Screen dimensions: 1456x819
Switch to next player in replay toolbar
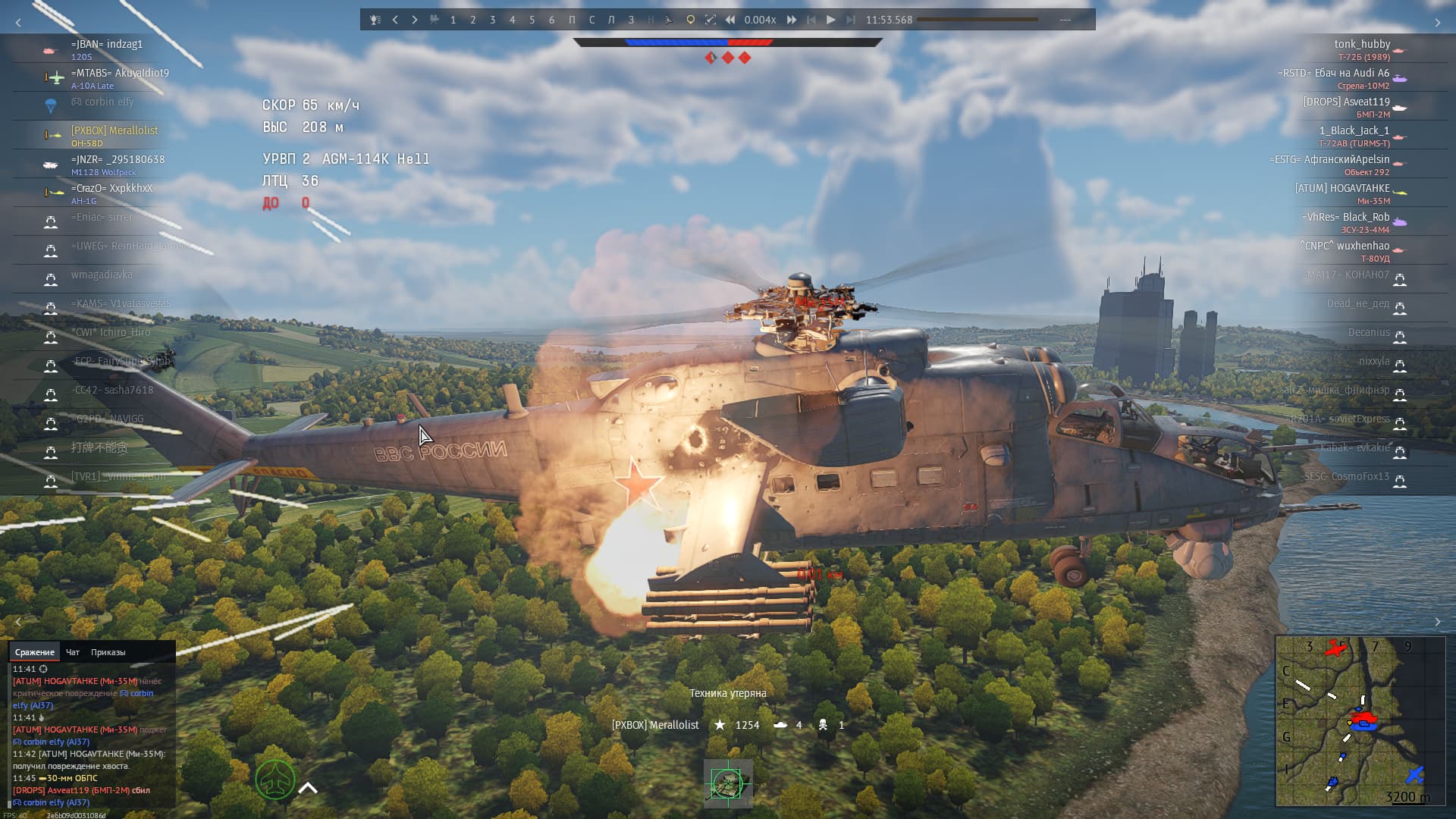point(415,20)
